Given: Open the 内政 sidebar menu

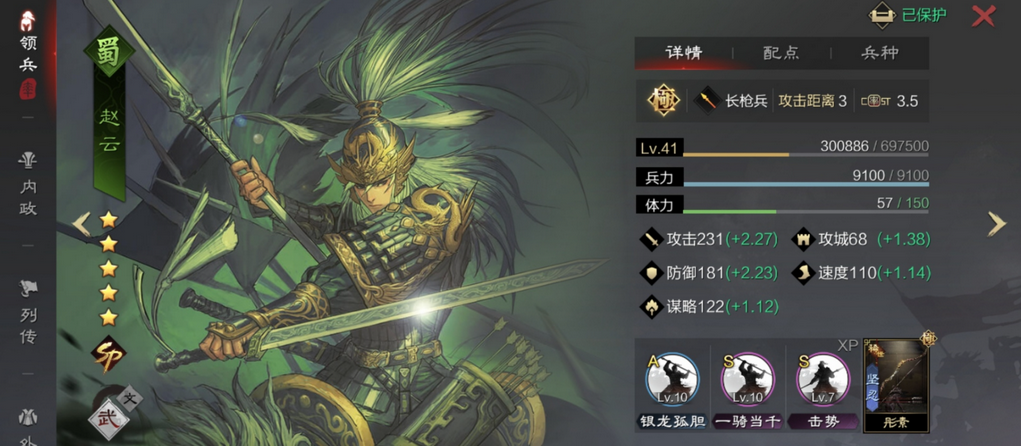Looking at the screenshot, I should point(27,184).
